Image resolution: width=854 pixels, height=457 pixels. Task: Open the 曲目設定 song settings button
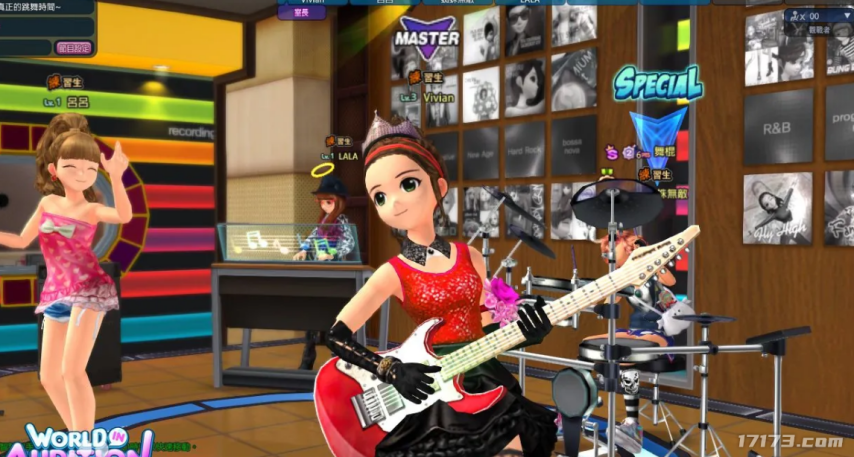pos(73,47)
